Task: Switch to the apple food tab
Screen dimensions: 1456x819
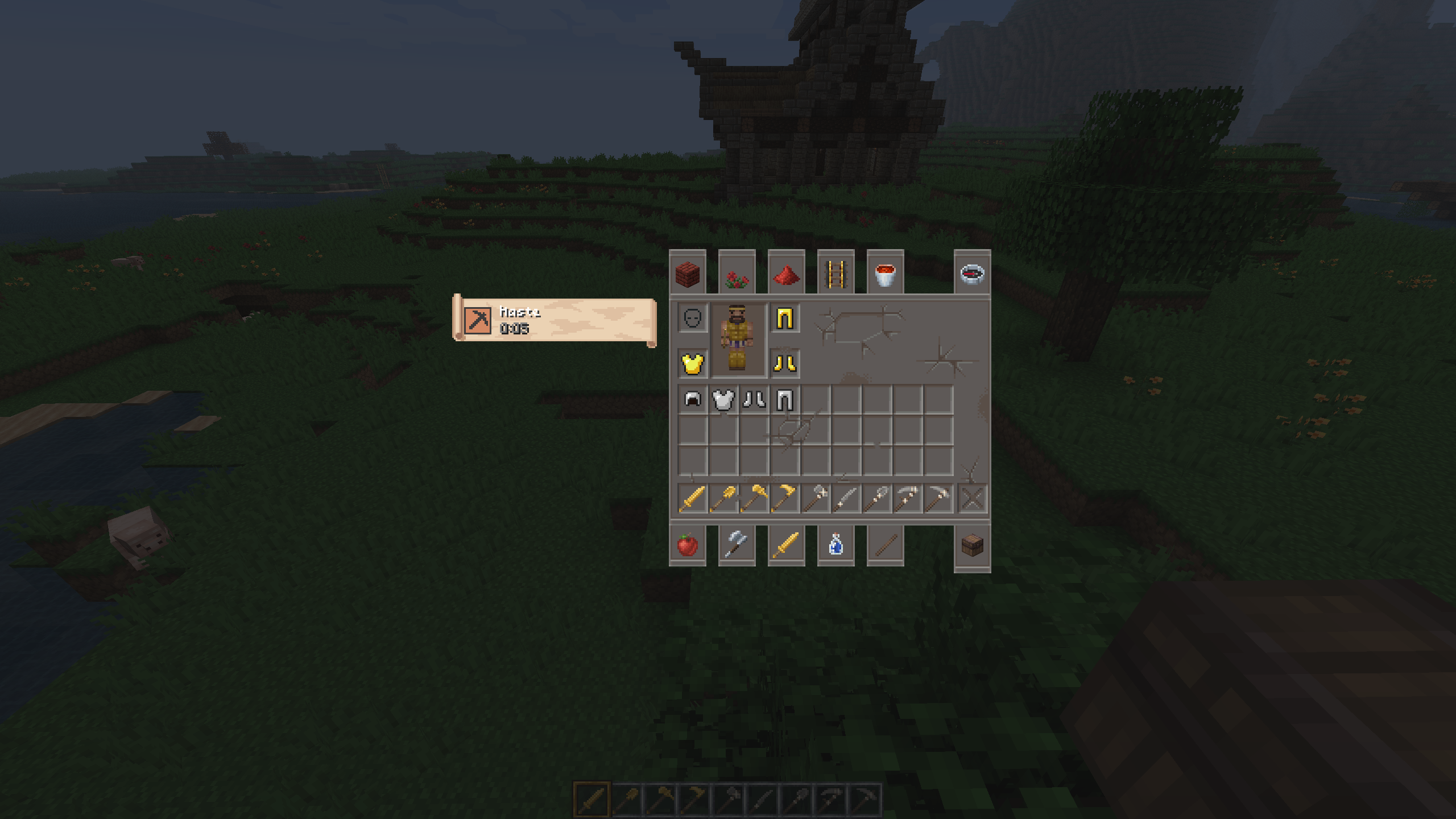Action: click(x=688, y=545)
